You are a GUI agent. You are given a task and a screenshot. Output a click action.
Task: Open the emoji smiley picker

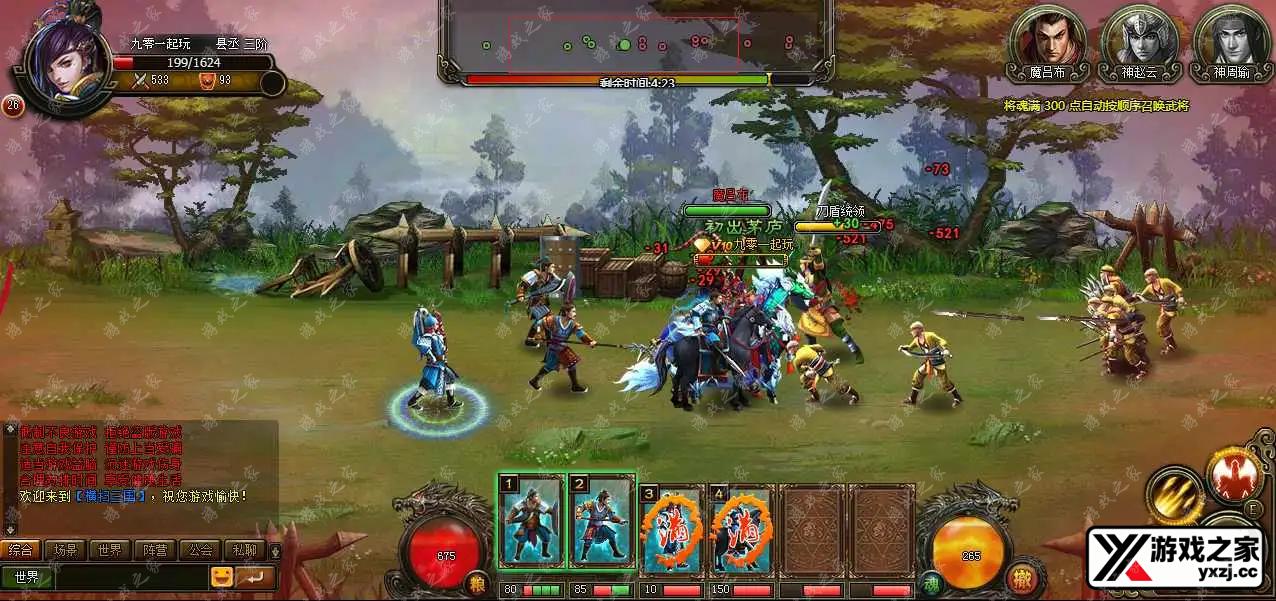[221, 577]
